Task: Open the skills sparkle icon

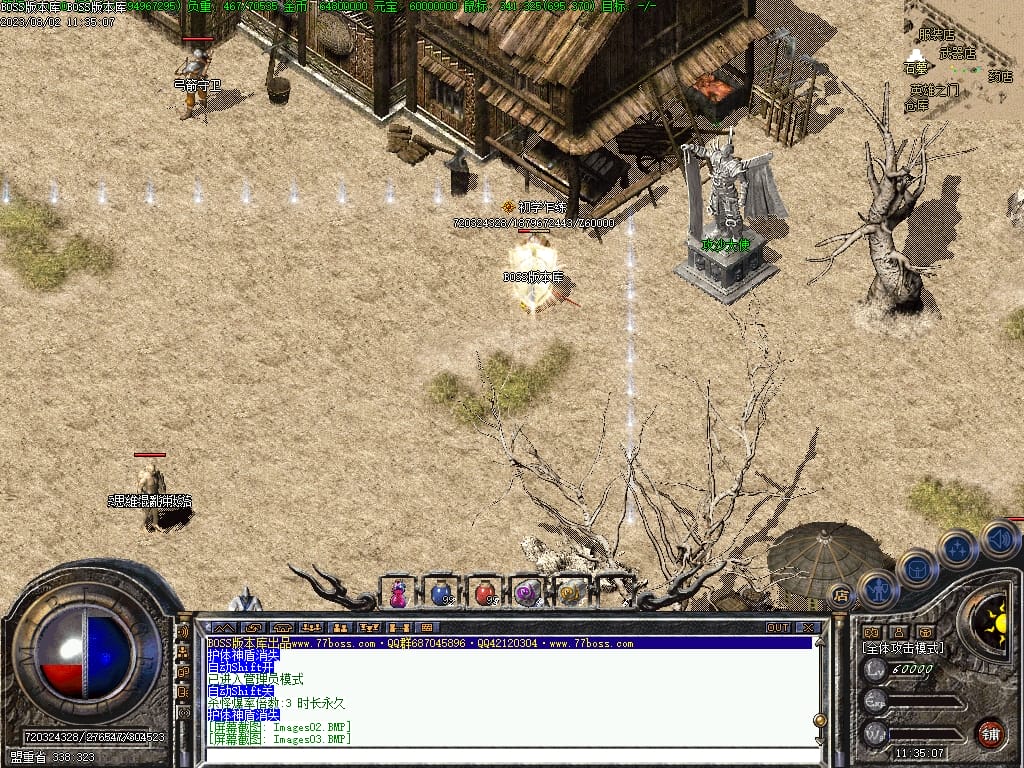Action: click(958, 548)
